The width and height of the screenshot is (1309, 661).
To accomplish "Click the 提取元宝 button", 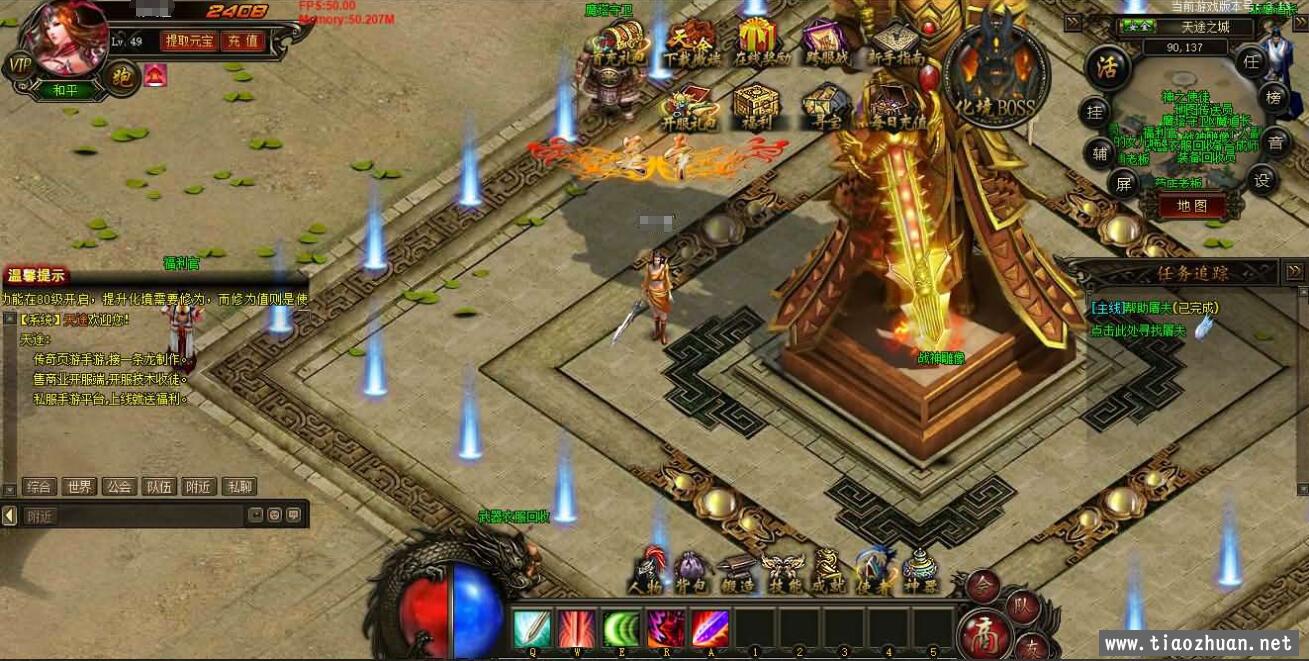I will pos(189,41).
